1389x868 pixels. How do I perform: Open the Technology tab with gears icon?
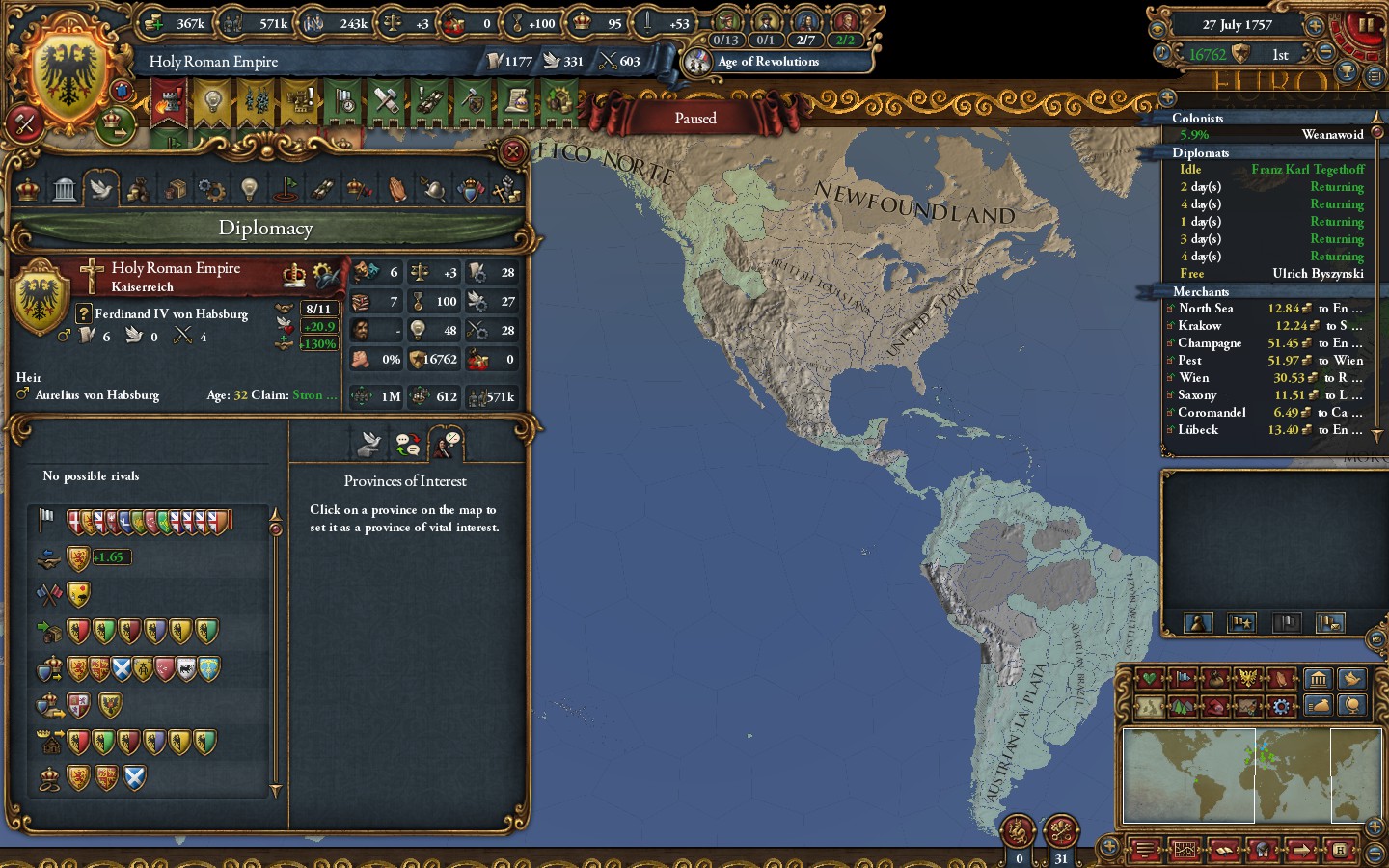[x=211, y=189]
